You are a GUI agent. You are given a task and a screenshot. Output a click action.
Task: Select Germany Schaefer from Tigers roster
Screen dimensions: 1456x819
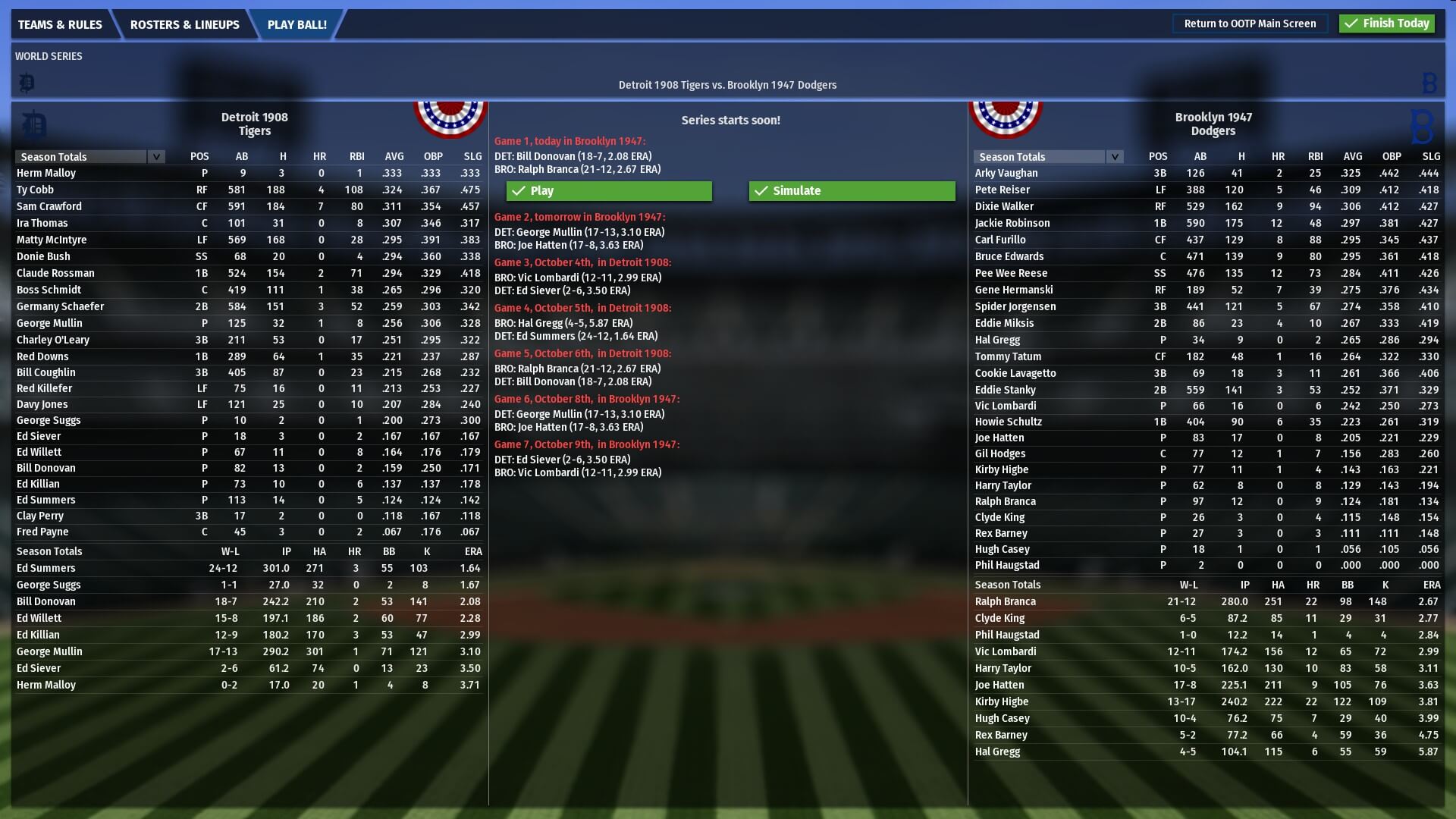pos(61,306)
